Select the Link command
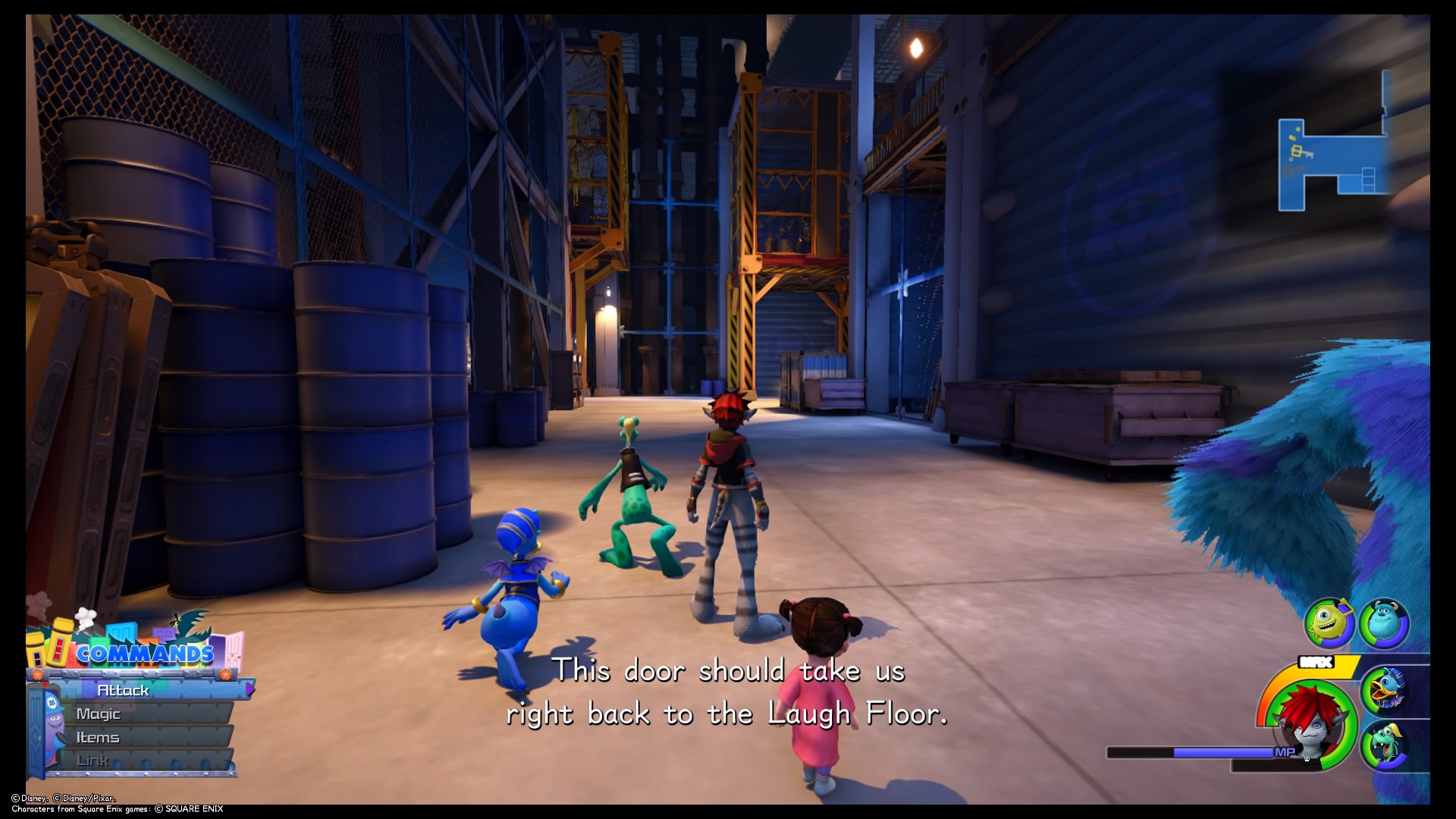The image size is (1456, 819). (x=94, y=761)
